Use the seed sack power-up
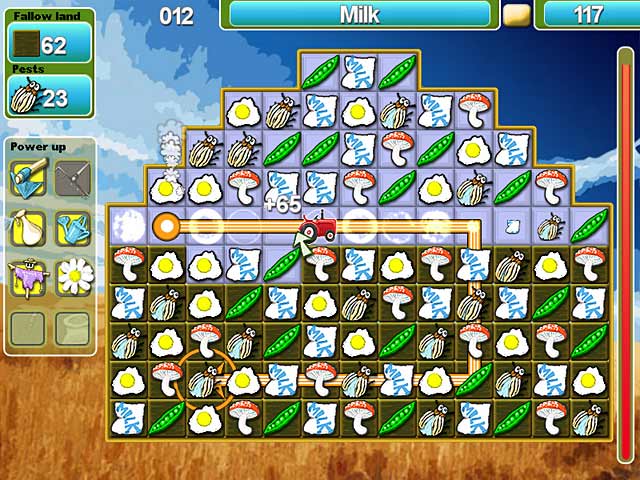The width and height of the screenshot is (640, 480). 27,228
